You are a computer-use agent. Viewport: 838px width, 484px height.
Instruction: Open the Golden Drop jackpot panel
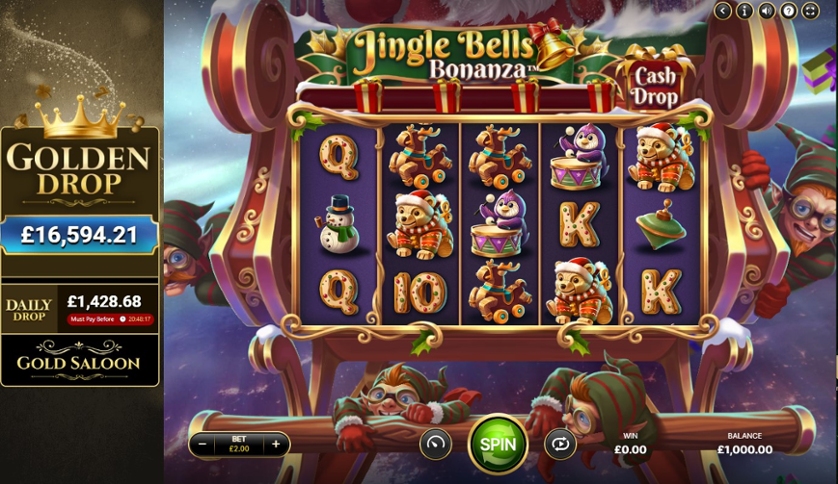click(x=80, y=190)
